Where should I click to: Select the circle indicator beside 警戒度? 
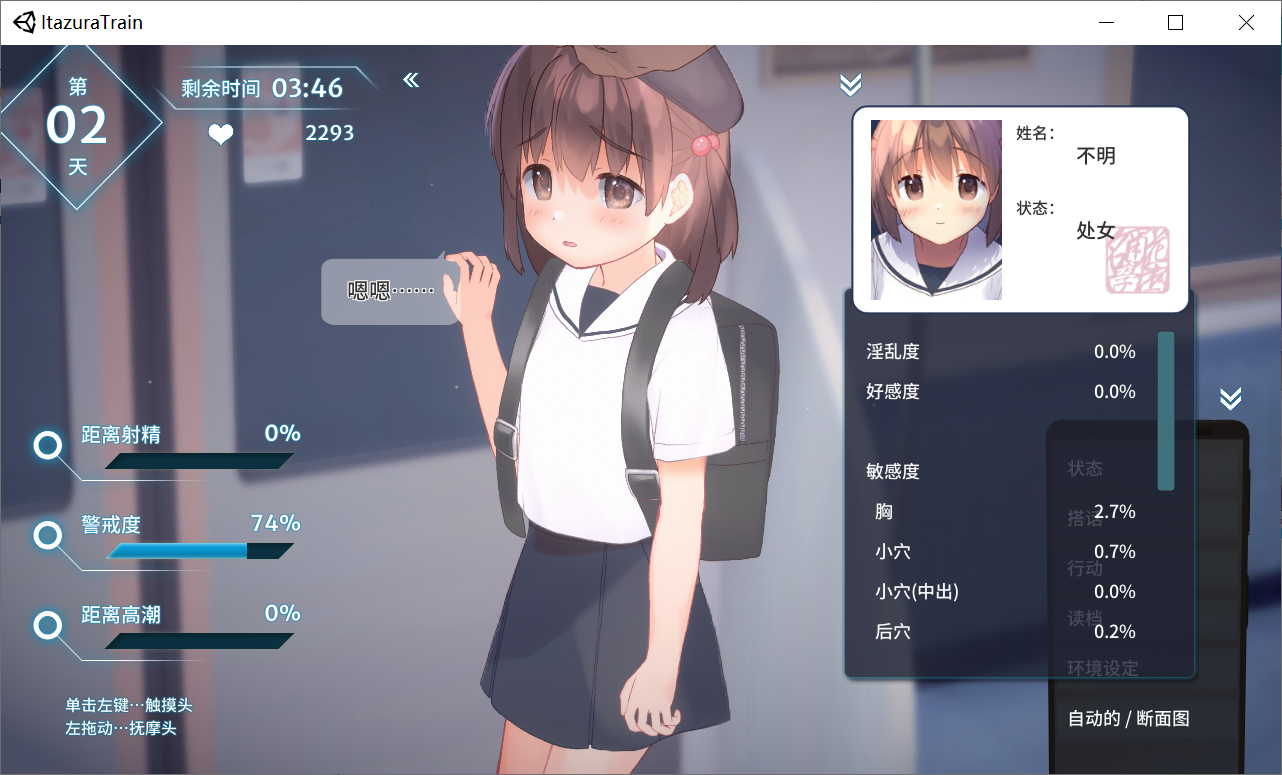pos(47,536)
